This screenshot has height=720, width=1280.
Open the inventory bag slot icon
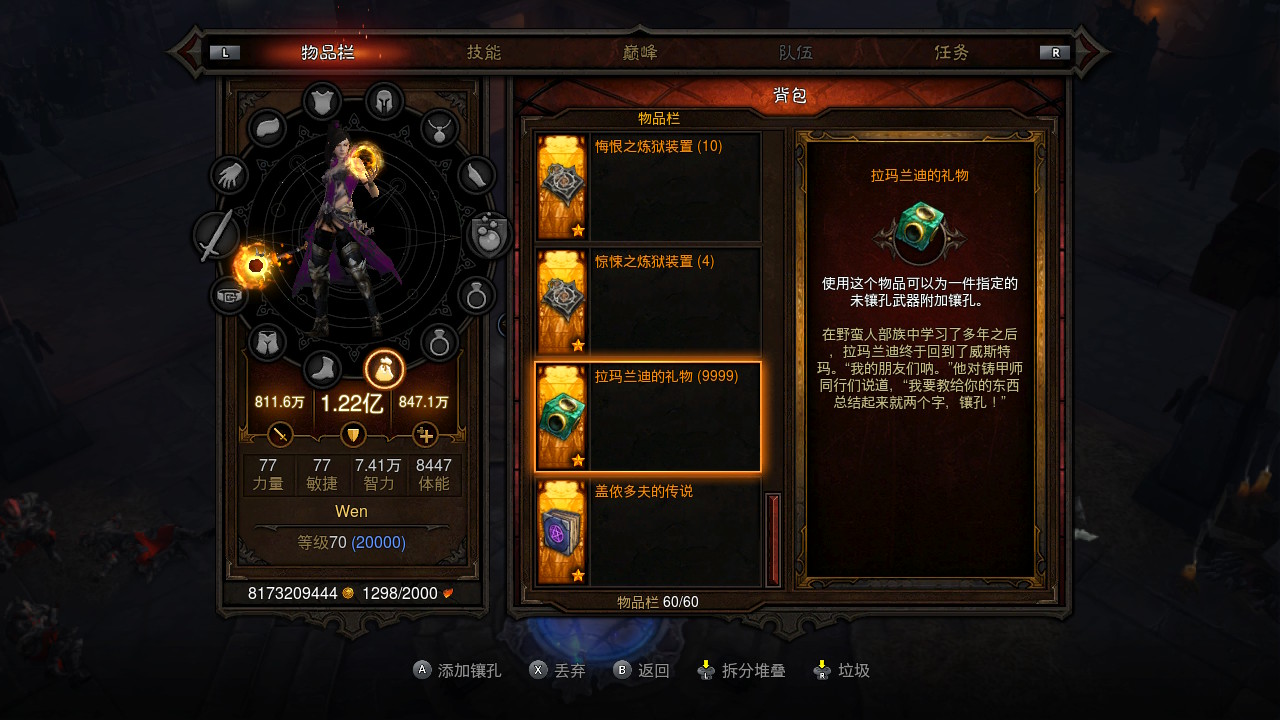[384, 370]
